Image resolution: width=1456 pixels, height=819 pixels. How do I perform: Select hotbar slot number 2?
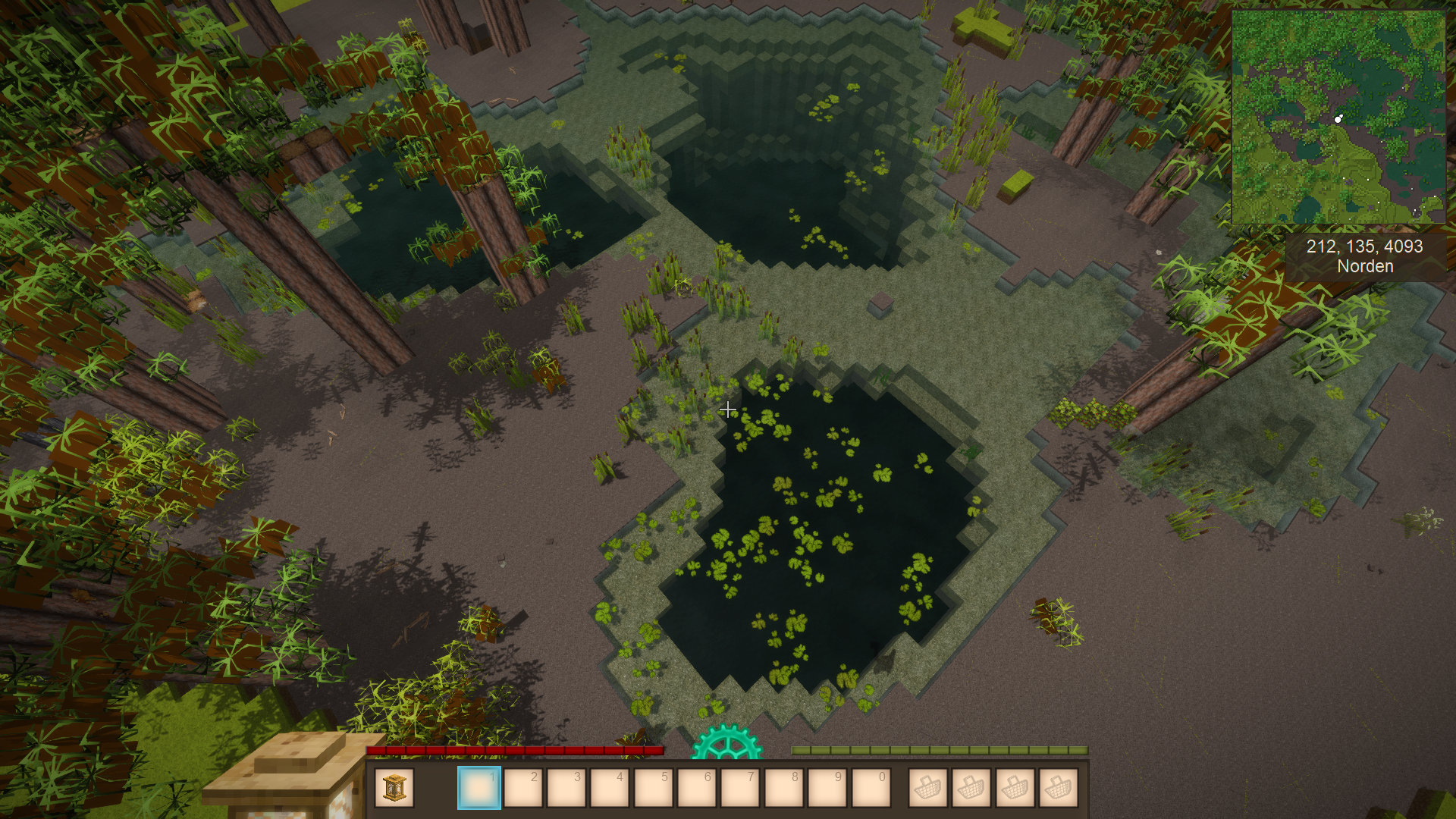point(523,788)
